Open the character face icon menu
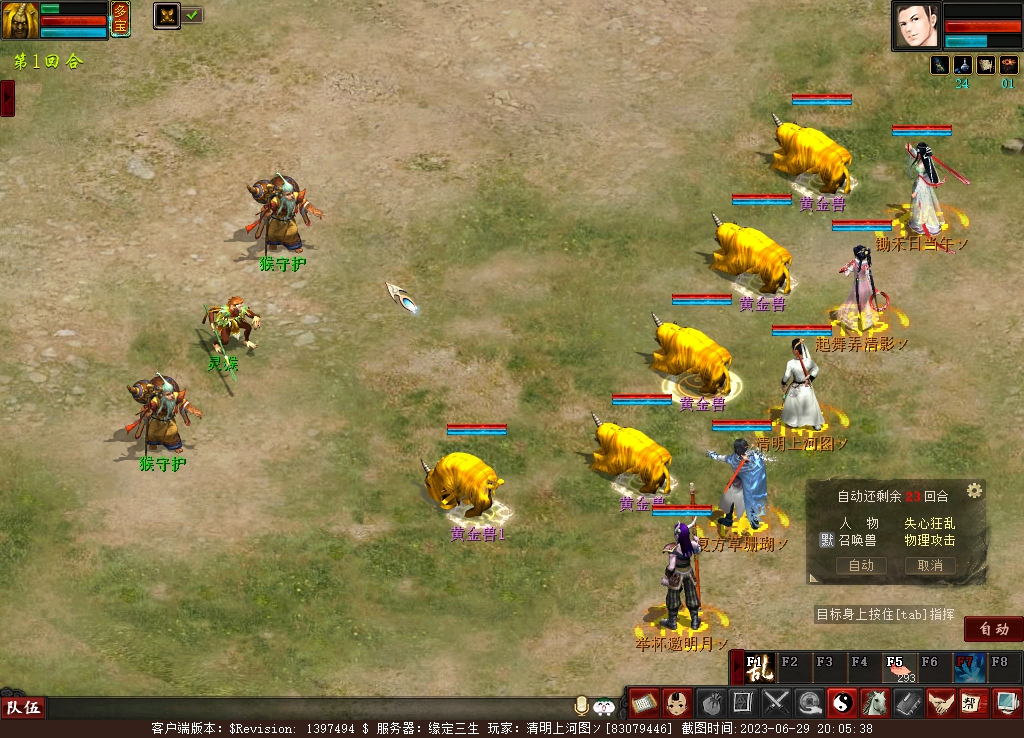The height and width of the screenshot is (738, 1024). pos(676,703)
